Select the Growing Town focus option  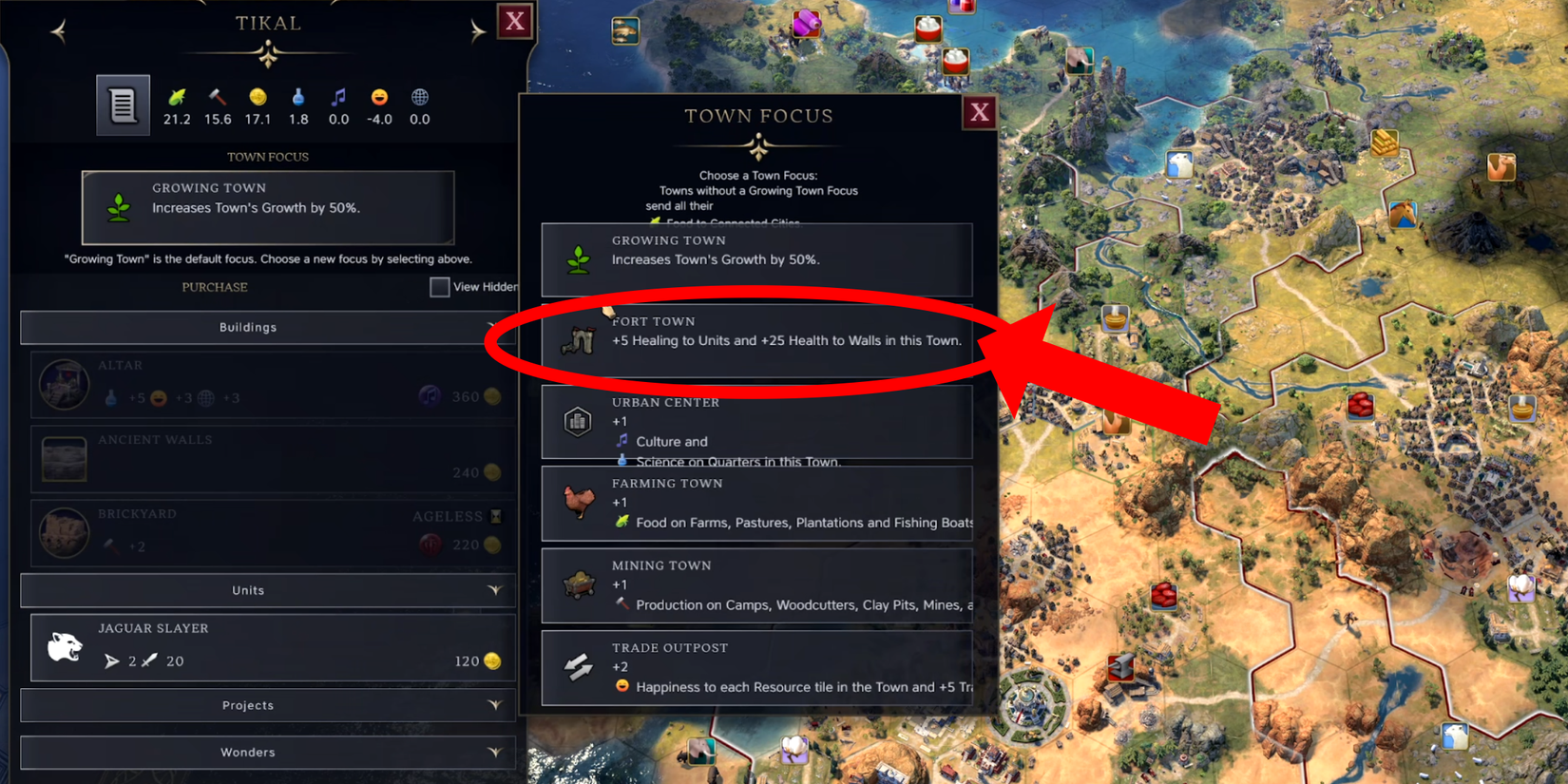point(756,258)
